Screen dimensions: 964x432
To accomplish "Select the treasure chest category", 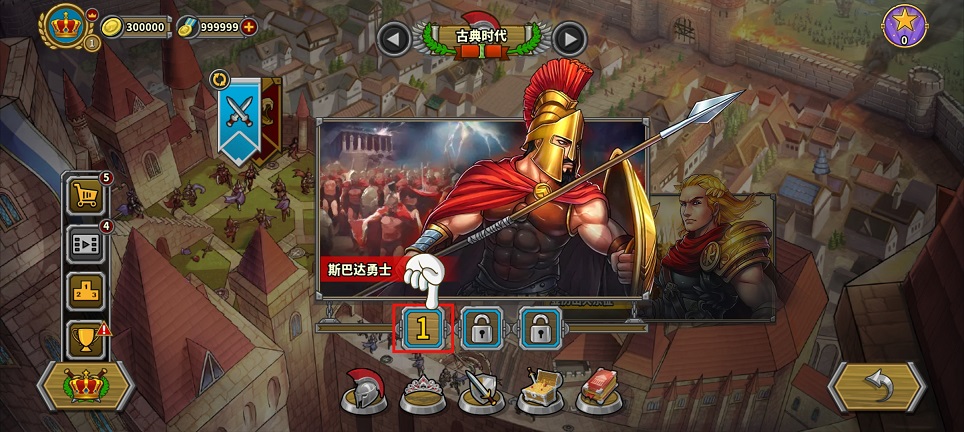I will coord(538,391).
